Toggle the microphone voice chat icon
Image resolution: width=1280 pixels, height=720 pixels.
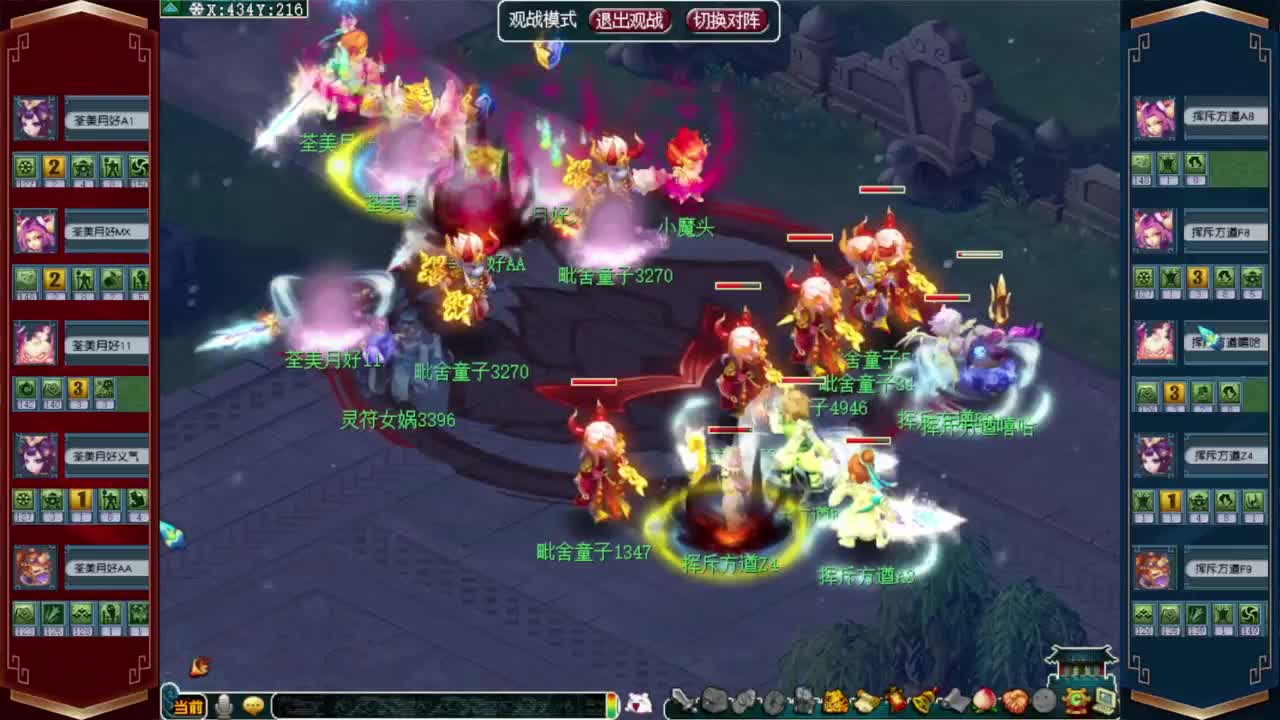[224, 703]
